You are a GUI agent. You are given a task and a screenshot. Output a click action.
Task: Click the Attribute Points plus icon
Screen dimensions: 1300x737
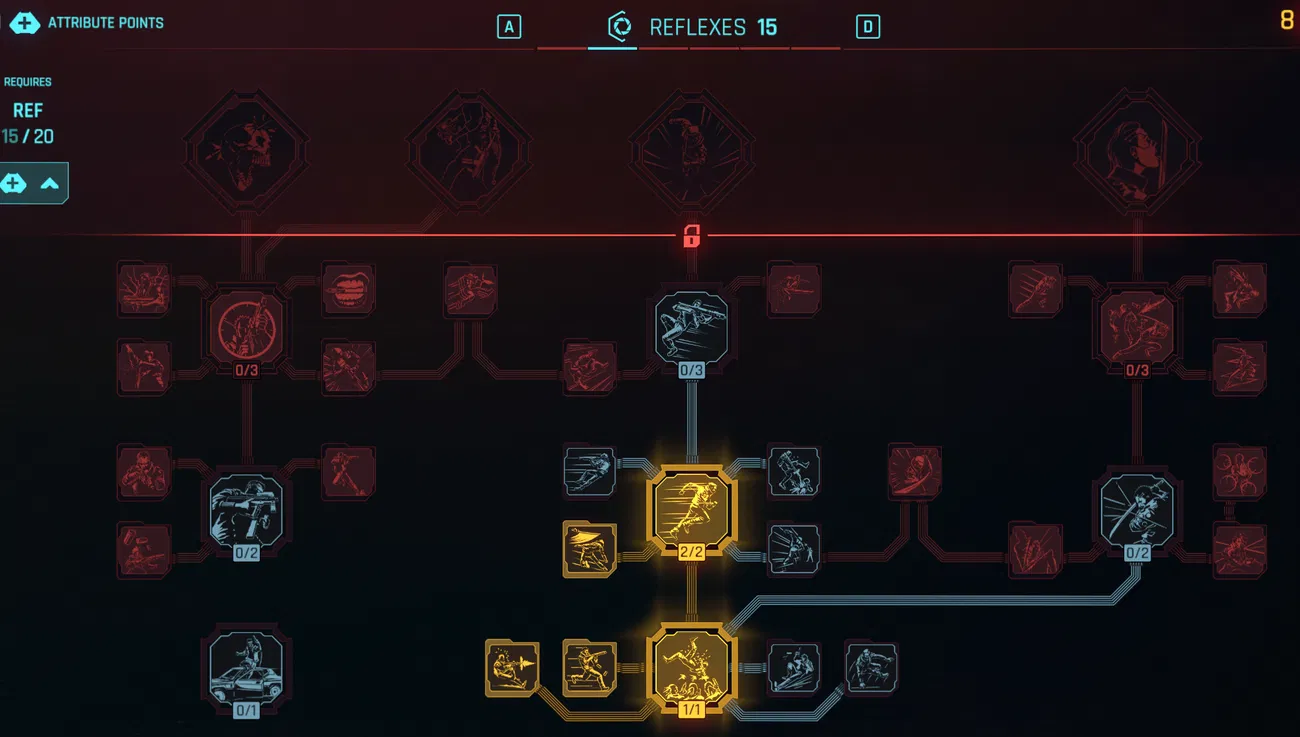(x=23, y=22)
